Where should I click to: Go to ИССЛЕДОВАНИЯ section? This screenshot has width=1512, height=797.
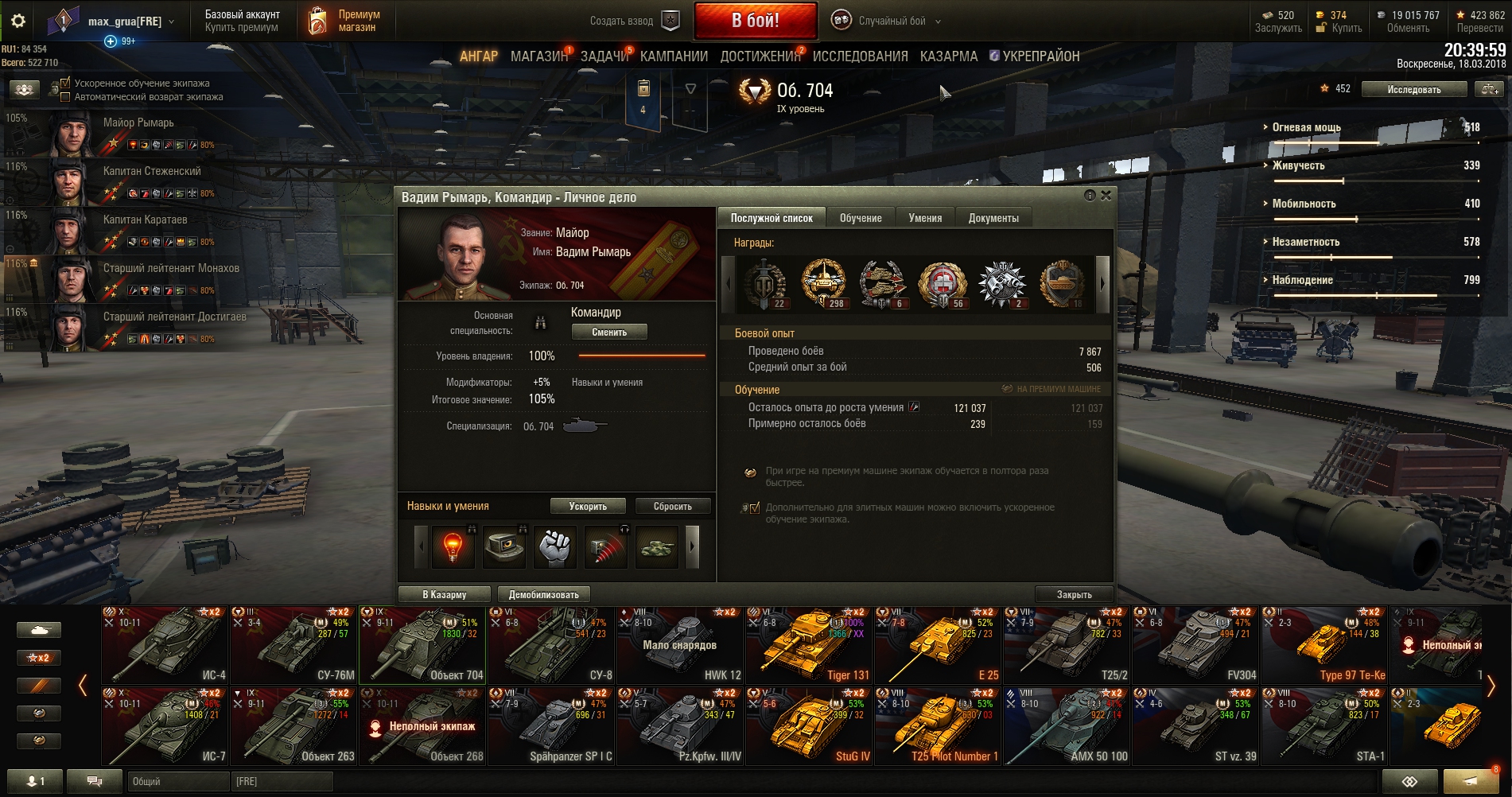(860, 56)
